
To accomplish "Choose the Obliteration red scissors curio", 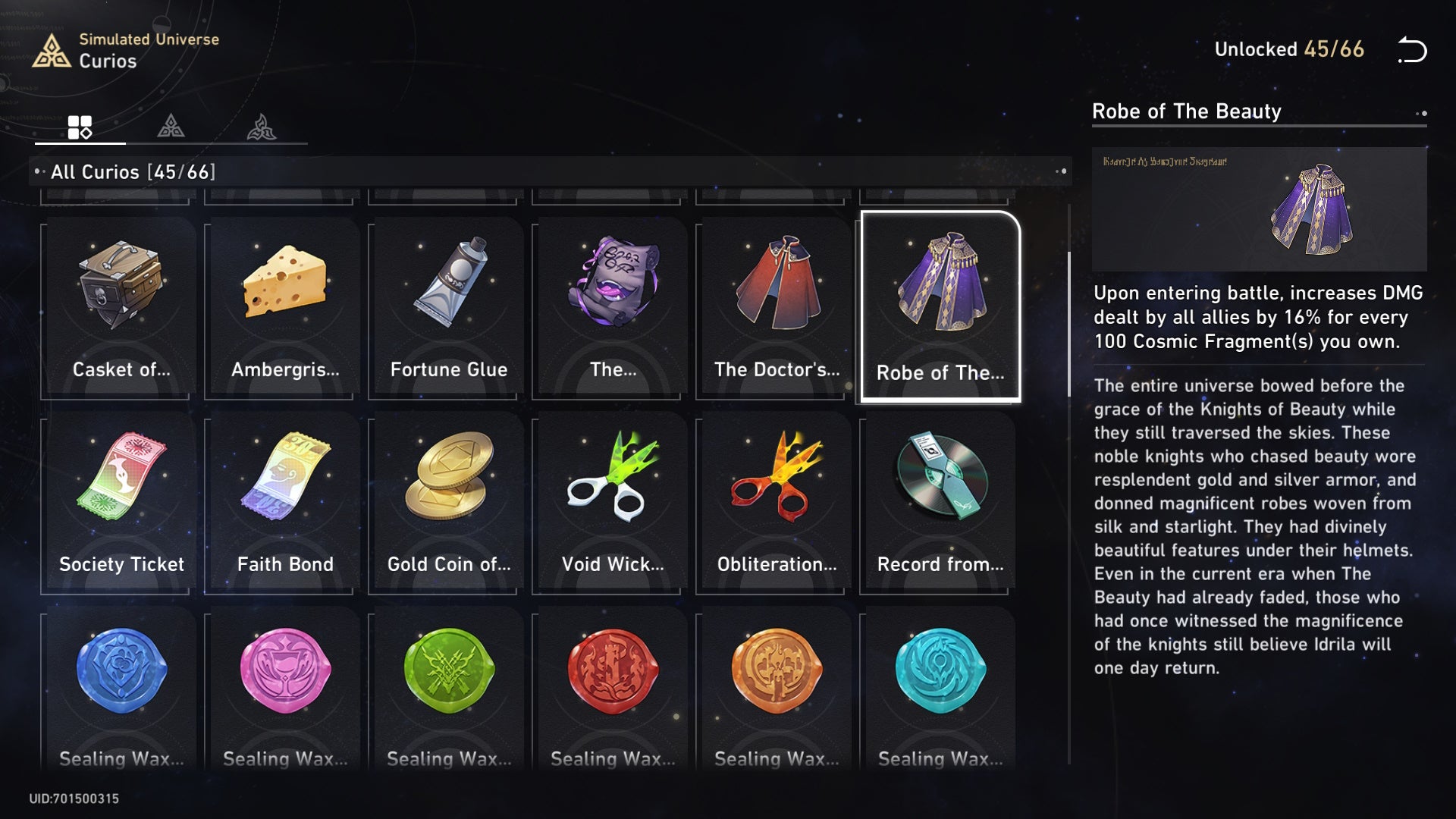I will pyautogui.click(x=776, y=502).
